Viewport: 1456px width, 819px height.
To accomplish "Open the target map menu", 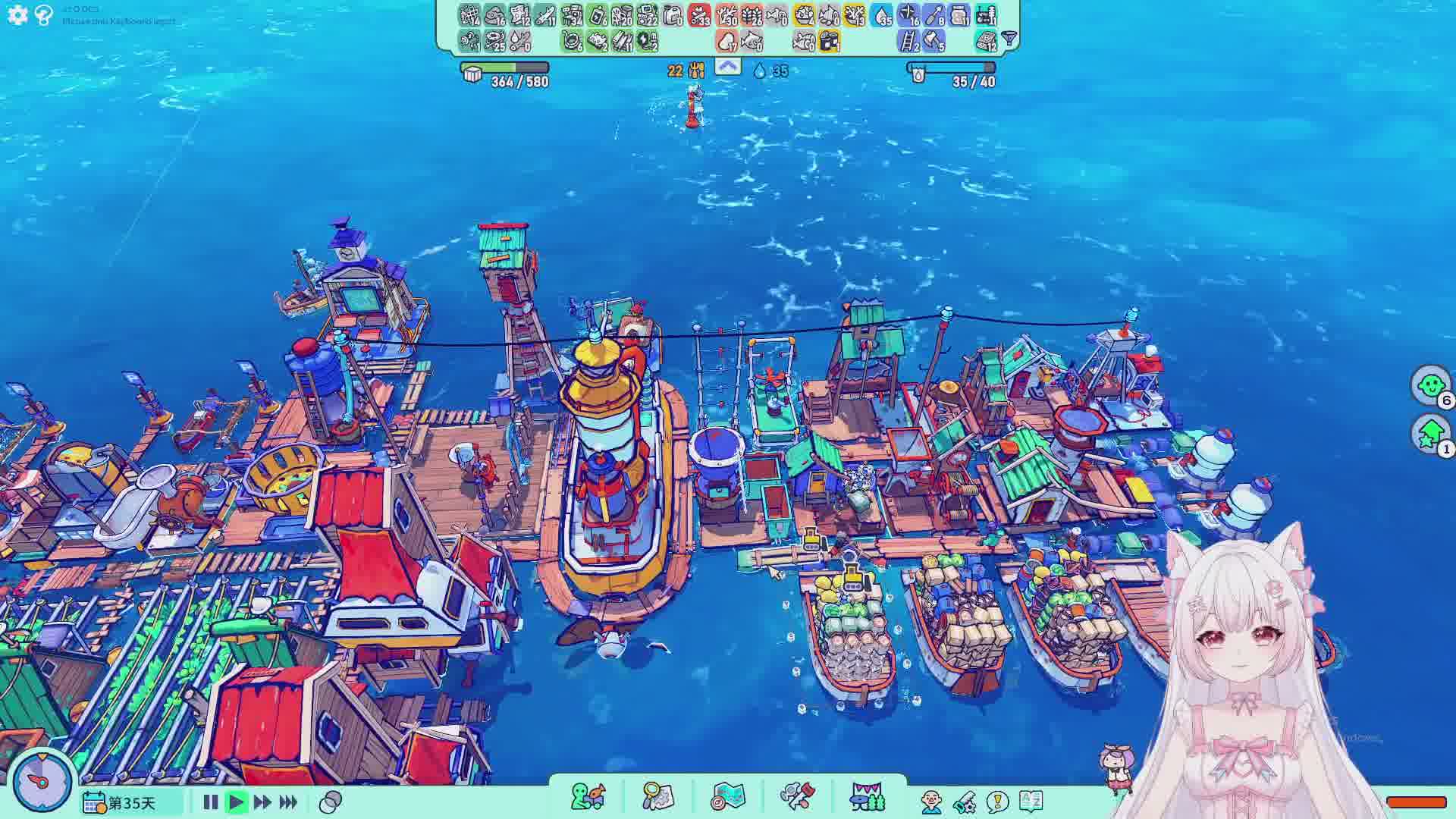I will [728, 797].
